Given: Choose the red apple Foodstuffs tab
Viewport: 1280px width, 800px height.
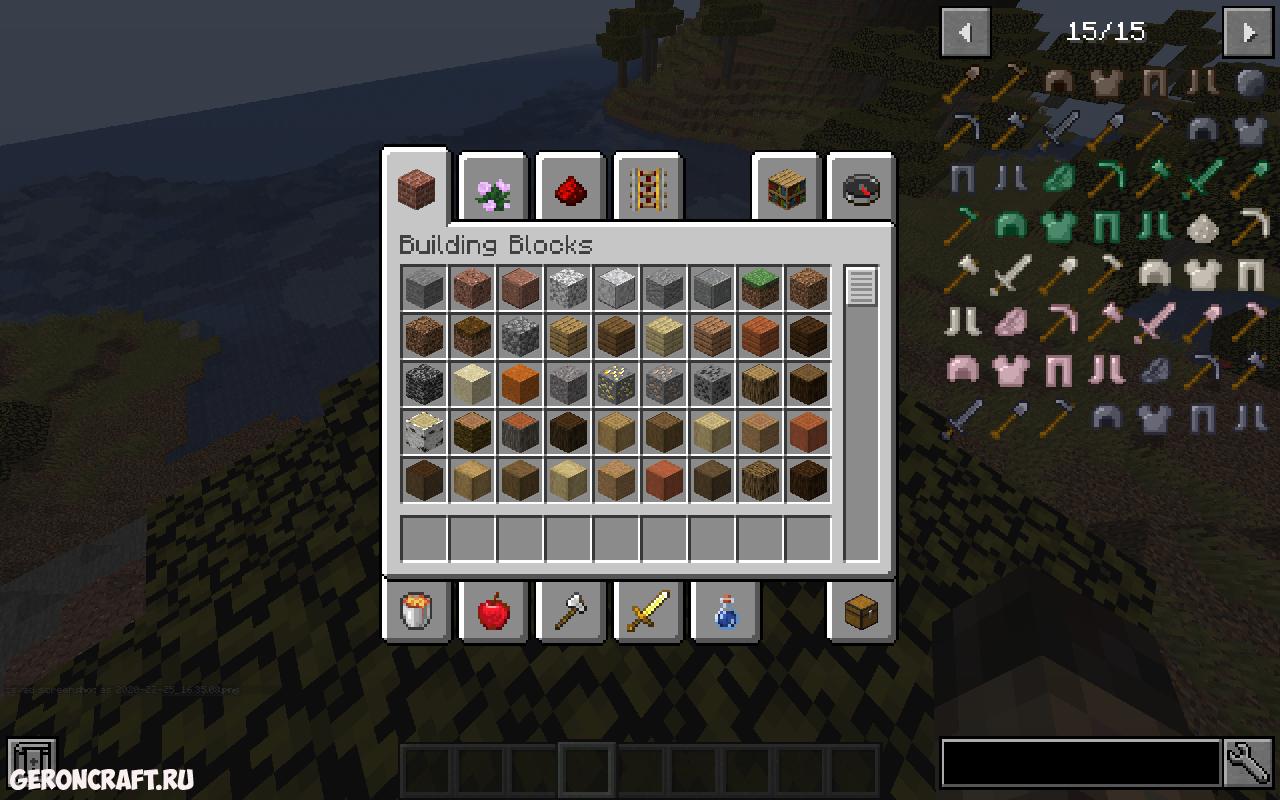Looking at the screenshot, I should 493,610.
